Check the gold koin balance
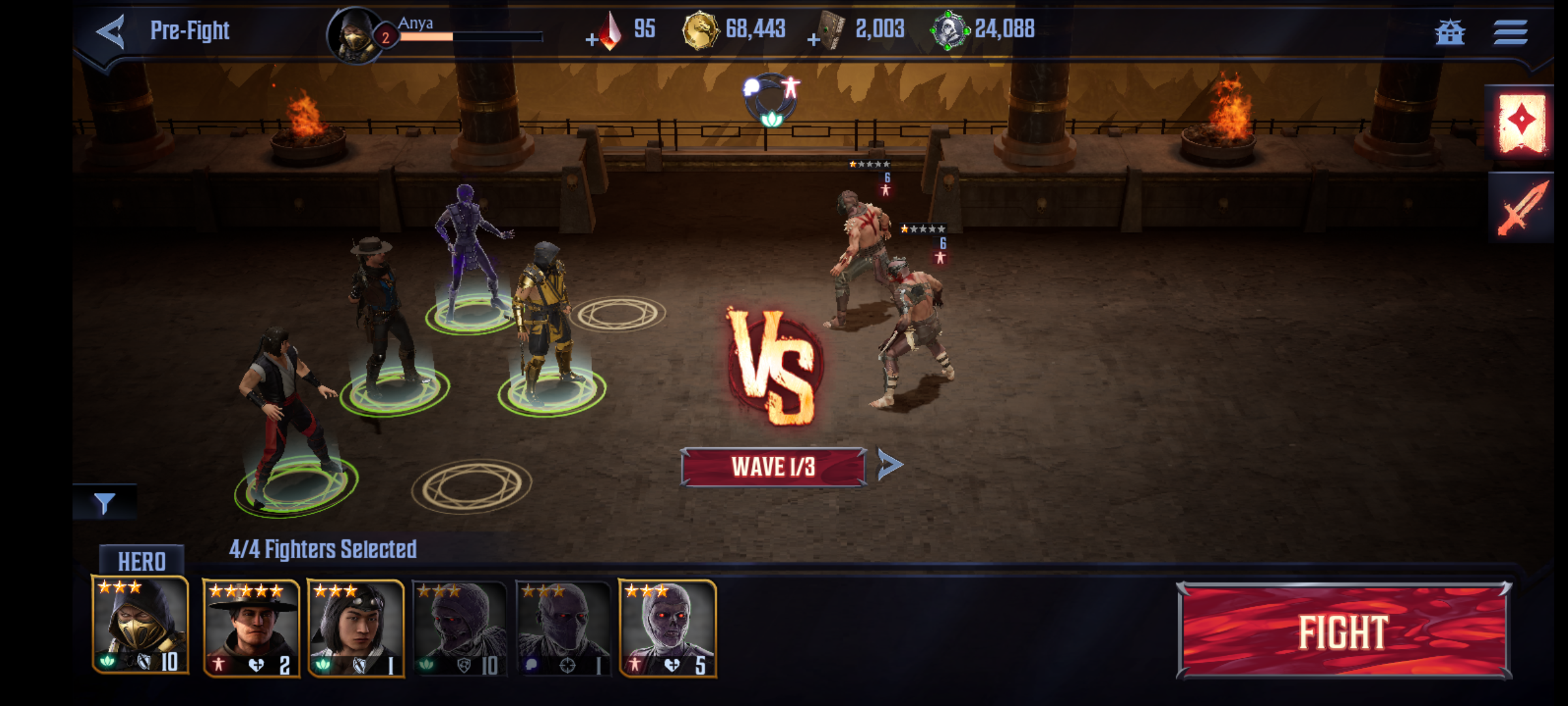This screenshot has height=706, width=1568. click(x=735, y=29)
